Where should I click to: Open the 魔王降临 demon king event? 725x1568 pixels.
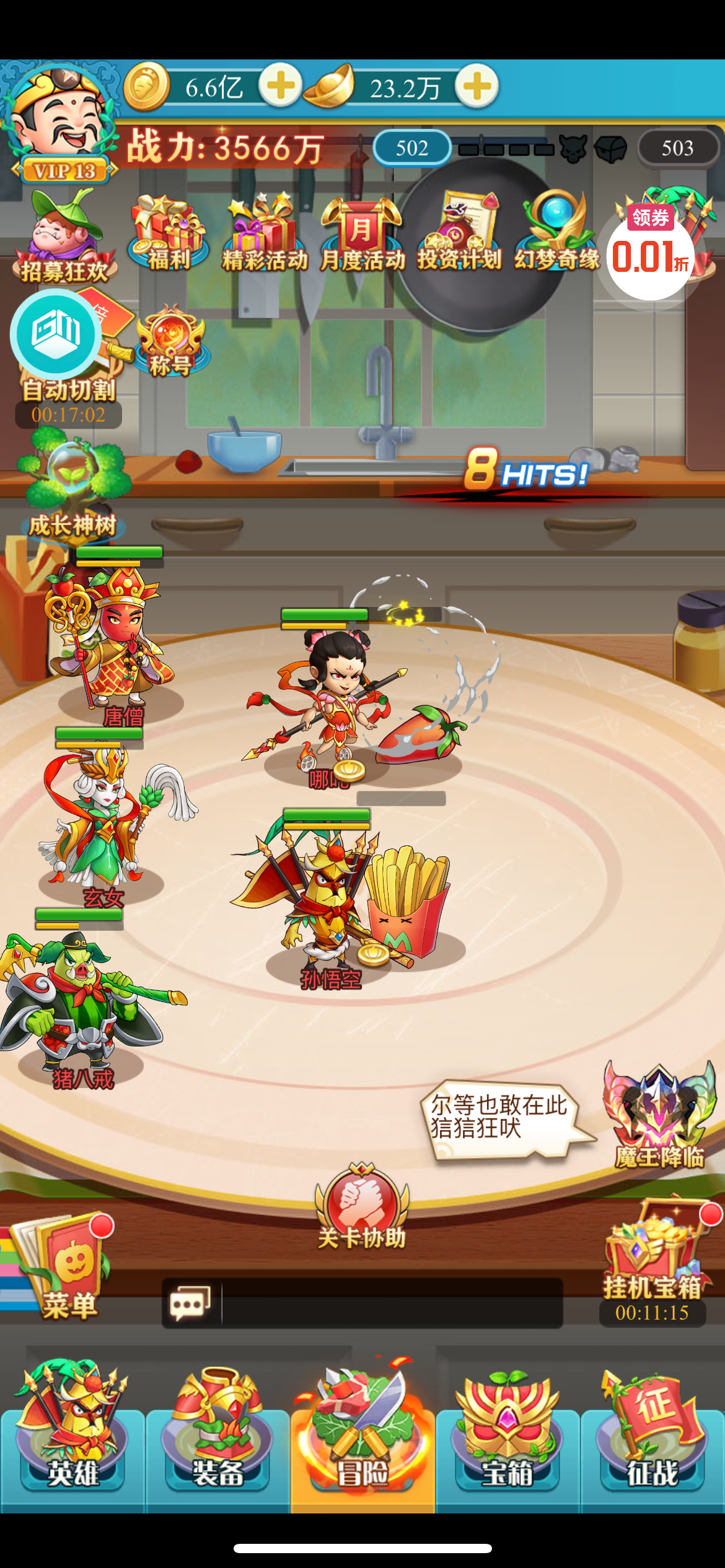[658, 1115]
